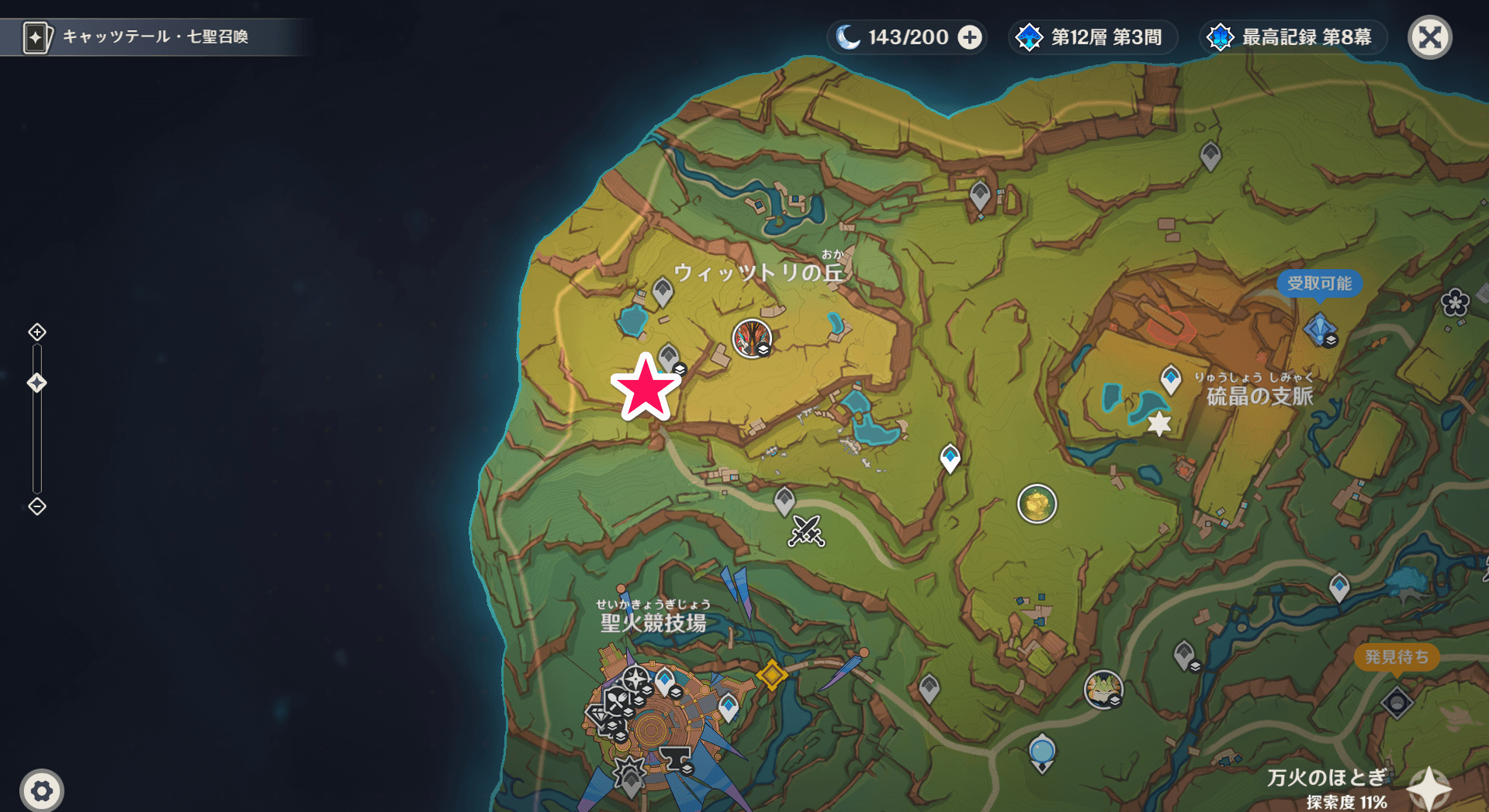Click the zoom-in control on the zoom slider
This screenshot has height=812, width=1489.
(x=36, y=331)
